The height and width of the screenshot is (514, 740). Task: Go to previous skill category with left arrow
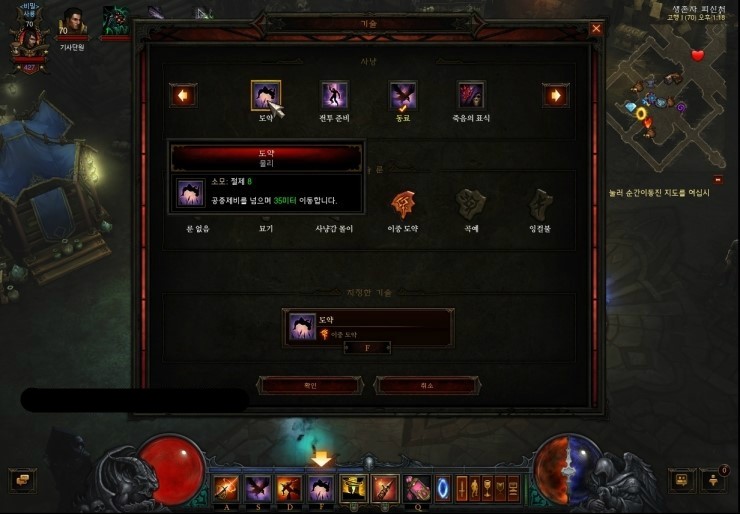pyautogui.click(x=183, y=96)
